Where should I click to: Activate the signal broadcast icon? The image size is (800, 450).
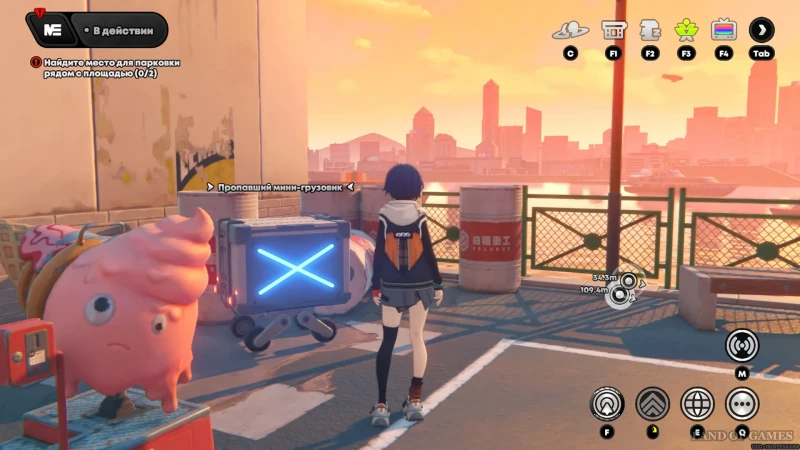point(742,345)
